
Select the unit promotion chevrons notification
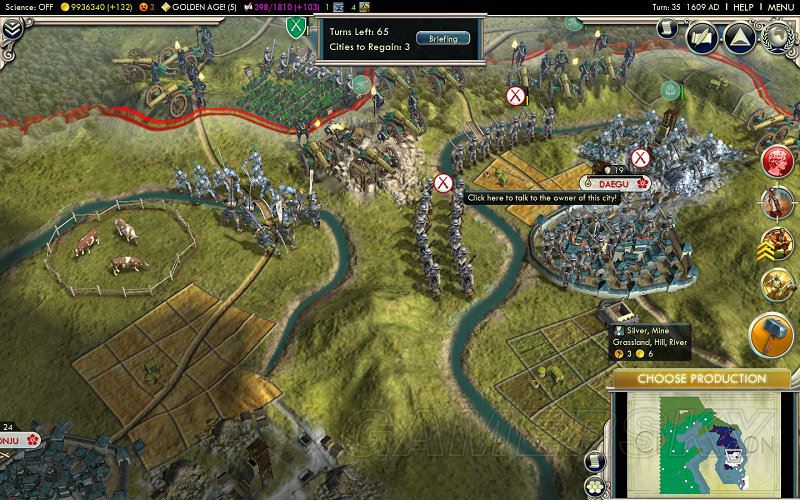(776, 242)
